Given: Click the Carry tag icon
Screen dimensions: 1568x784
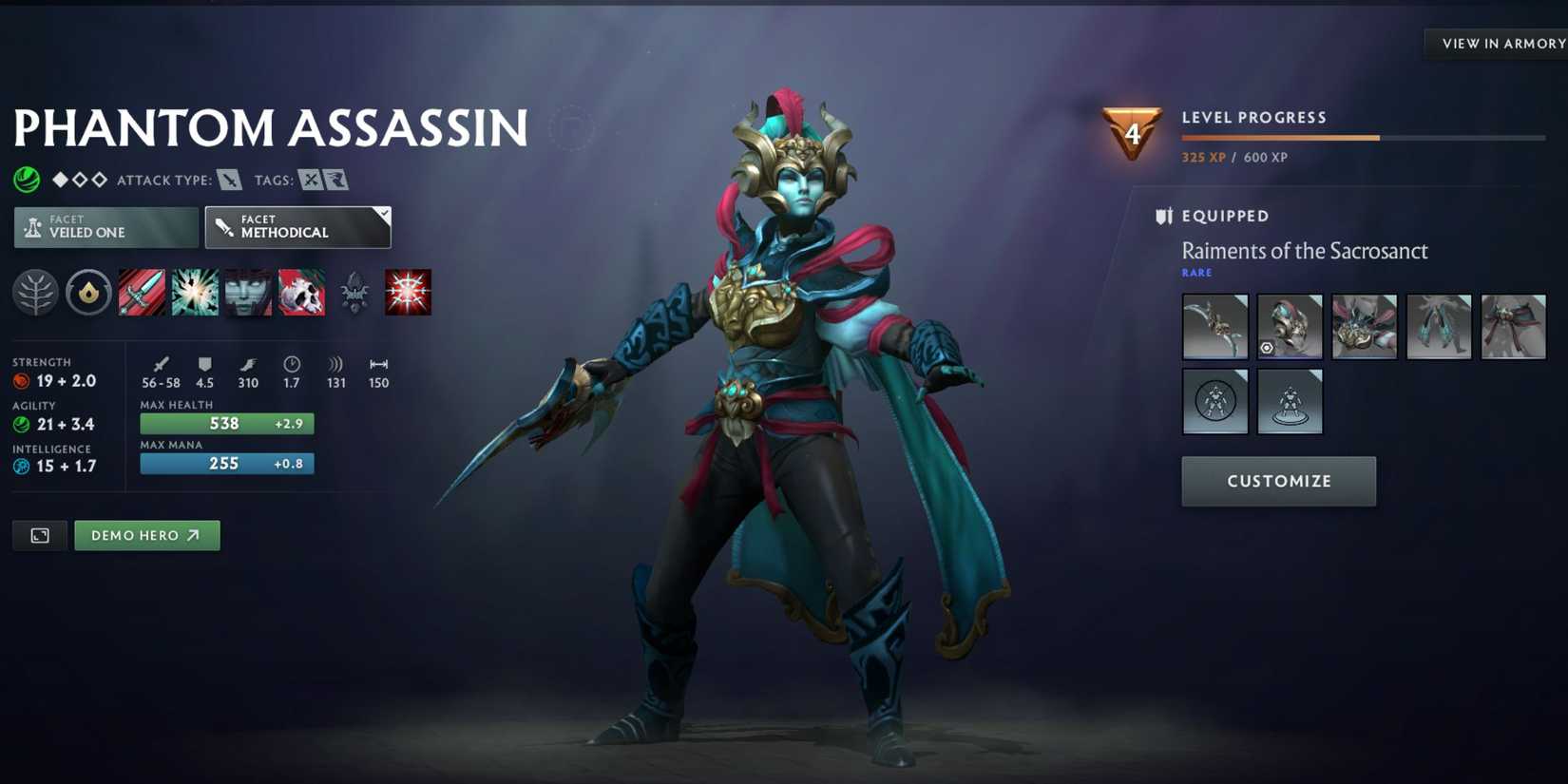Looking at the screenshot, I should (x=311, y=180).
